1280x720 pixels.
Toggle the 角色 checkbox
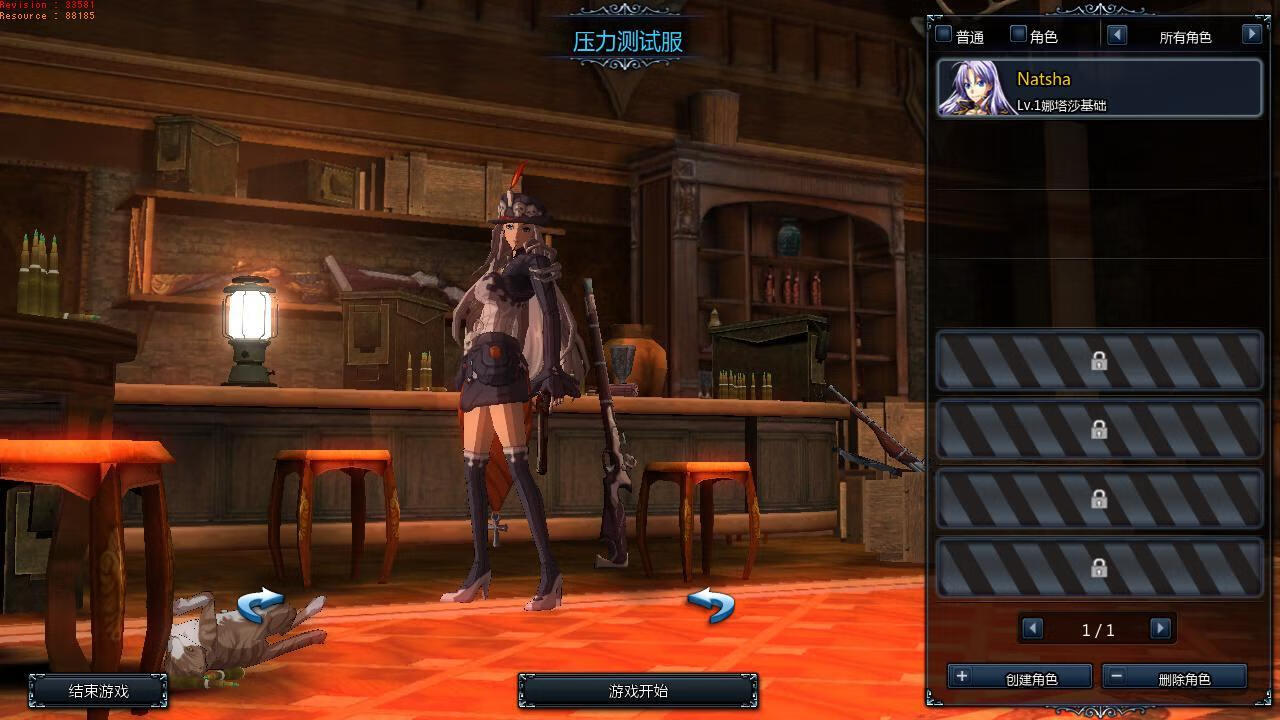click(1018, 35)
